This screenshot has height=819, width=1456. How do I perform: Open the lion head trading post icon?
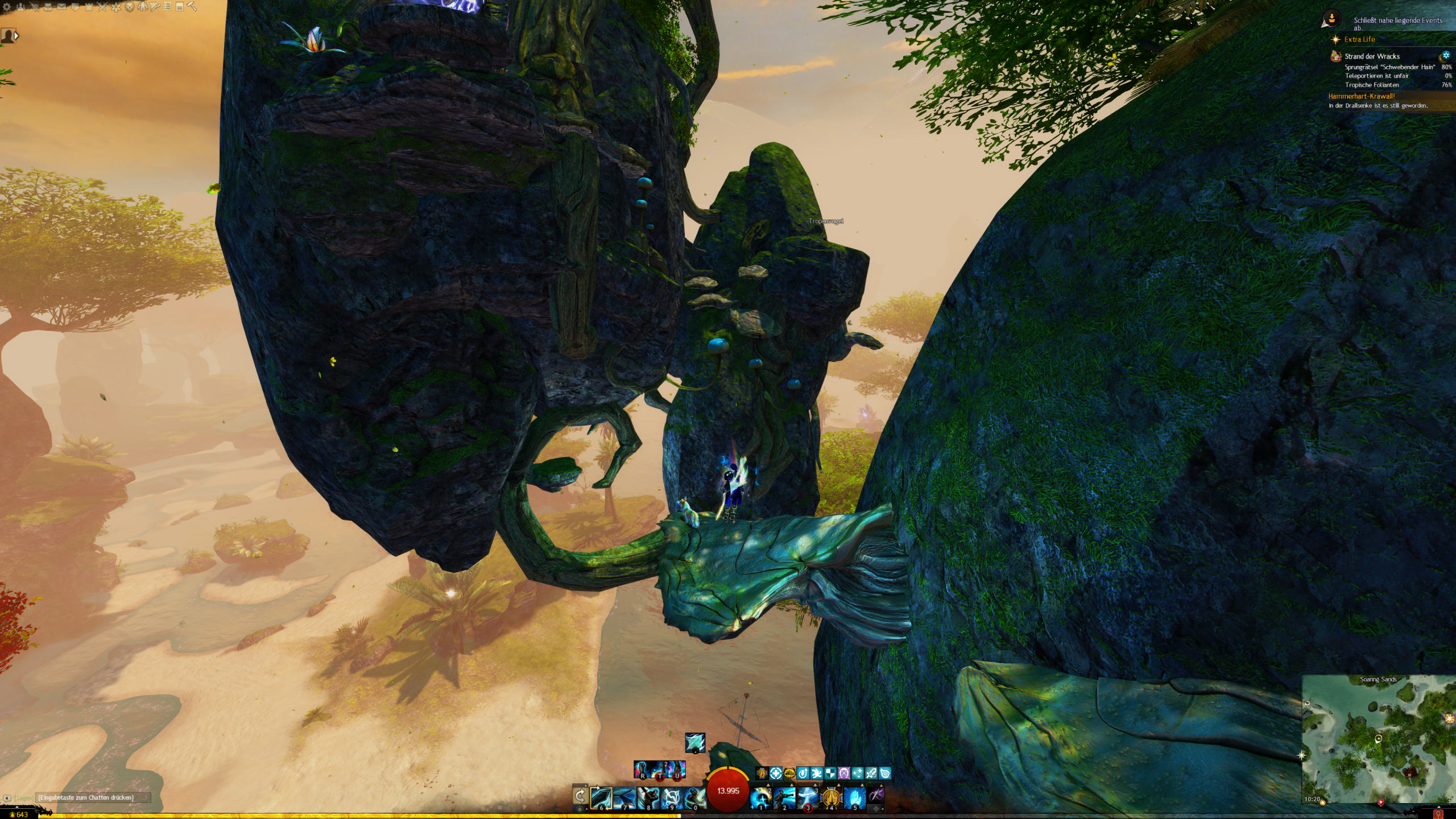point(130,7)
